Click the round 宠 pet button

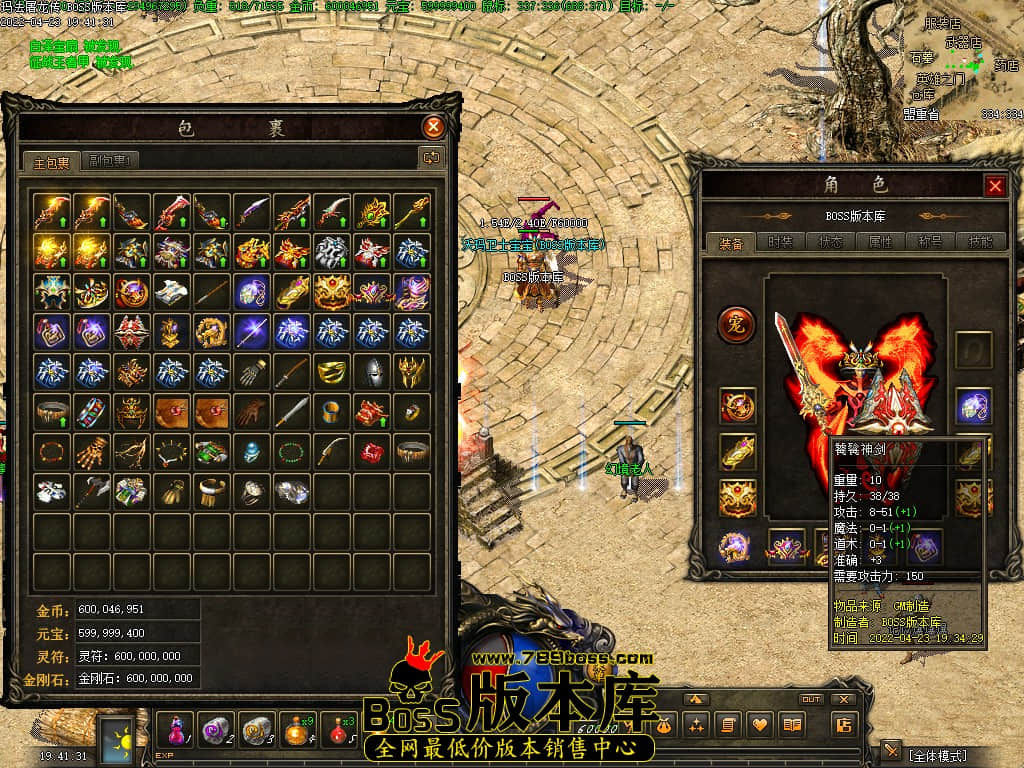pyautogui.click(x=737, y=324)
